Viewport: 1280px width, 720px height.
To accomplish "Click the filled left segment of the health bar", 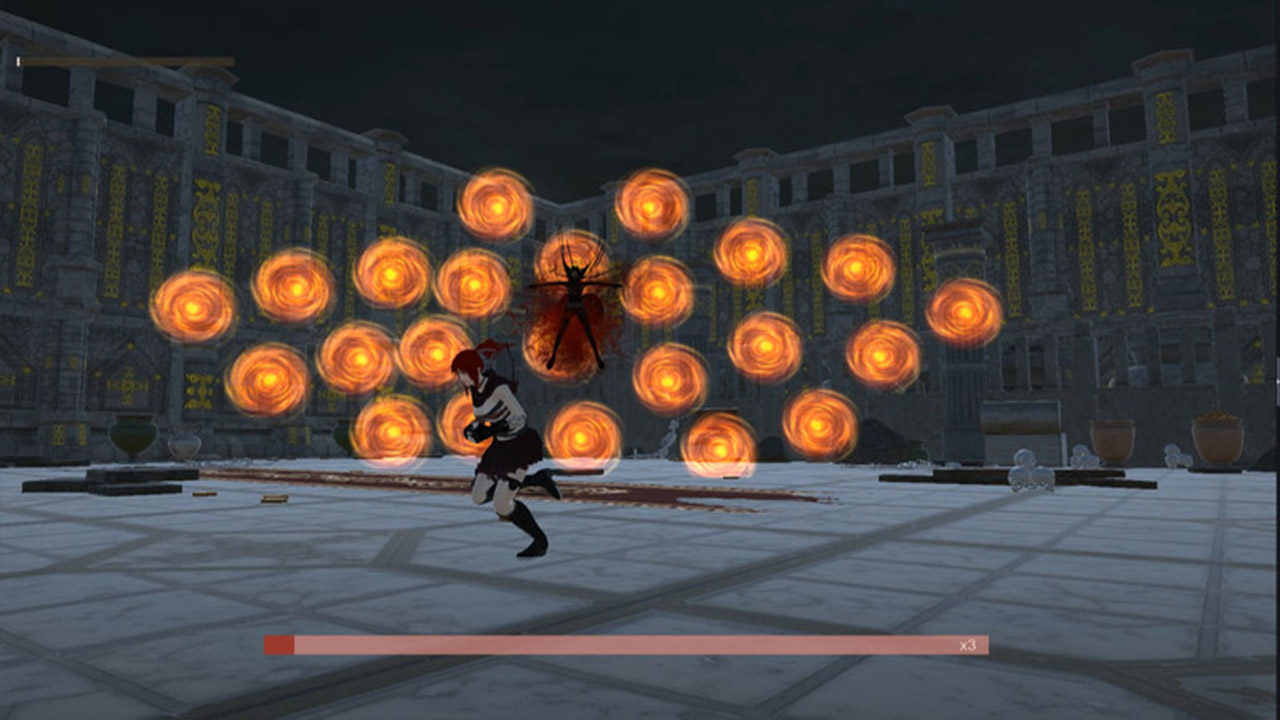I will (280, 644).
